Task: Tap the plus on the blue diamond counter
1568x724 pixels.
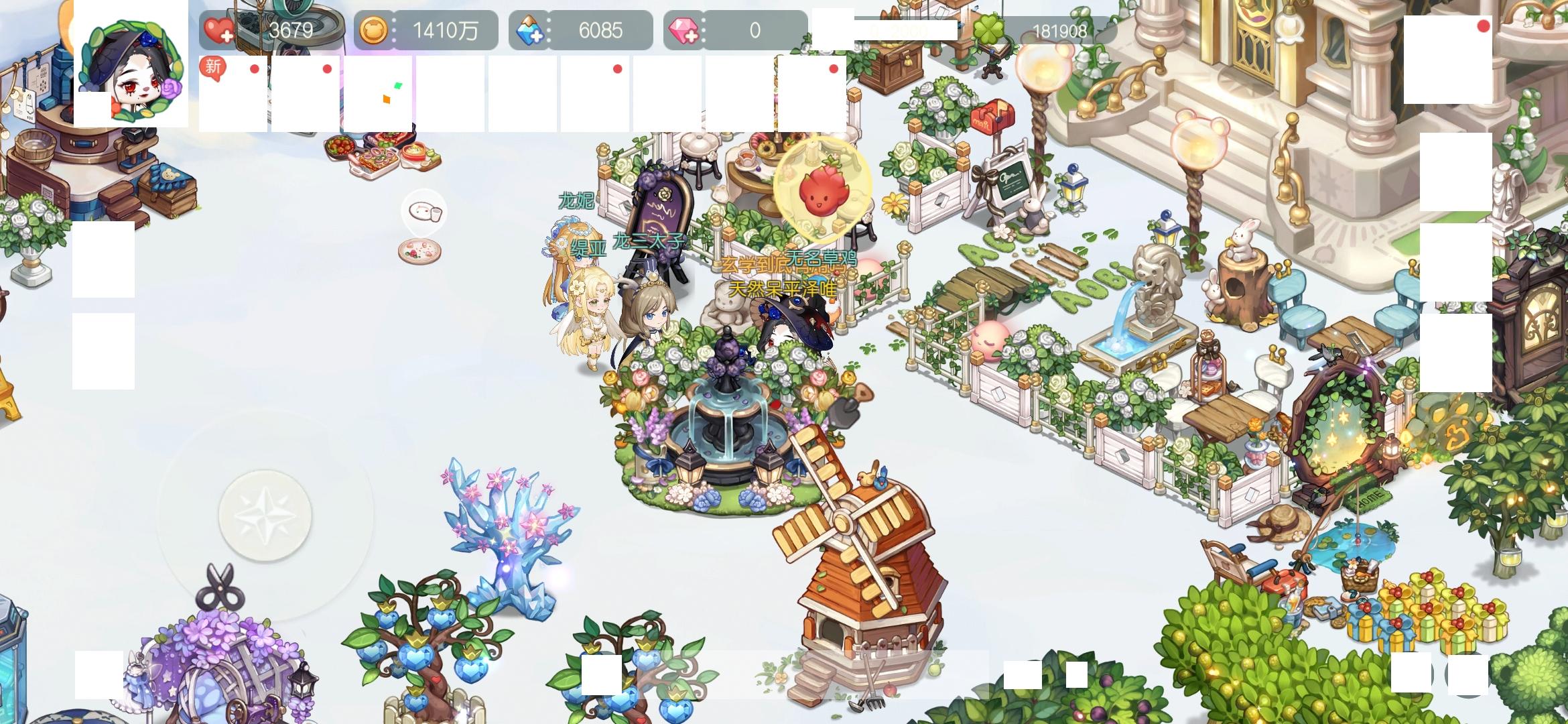Action: pyautogui.click(x=533, y=30)
